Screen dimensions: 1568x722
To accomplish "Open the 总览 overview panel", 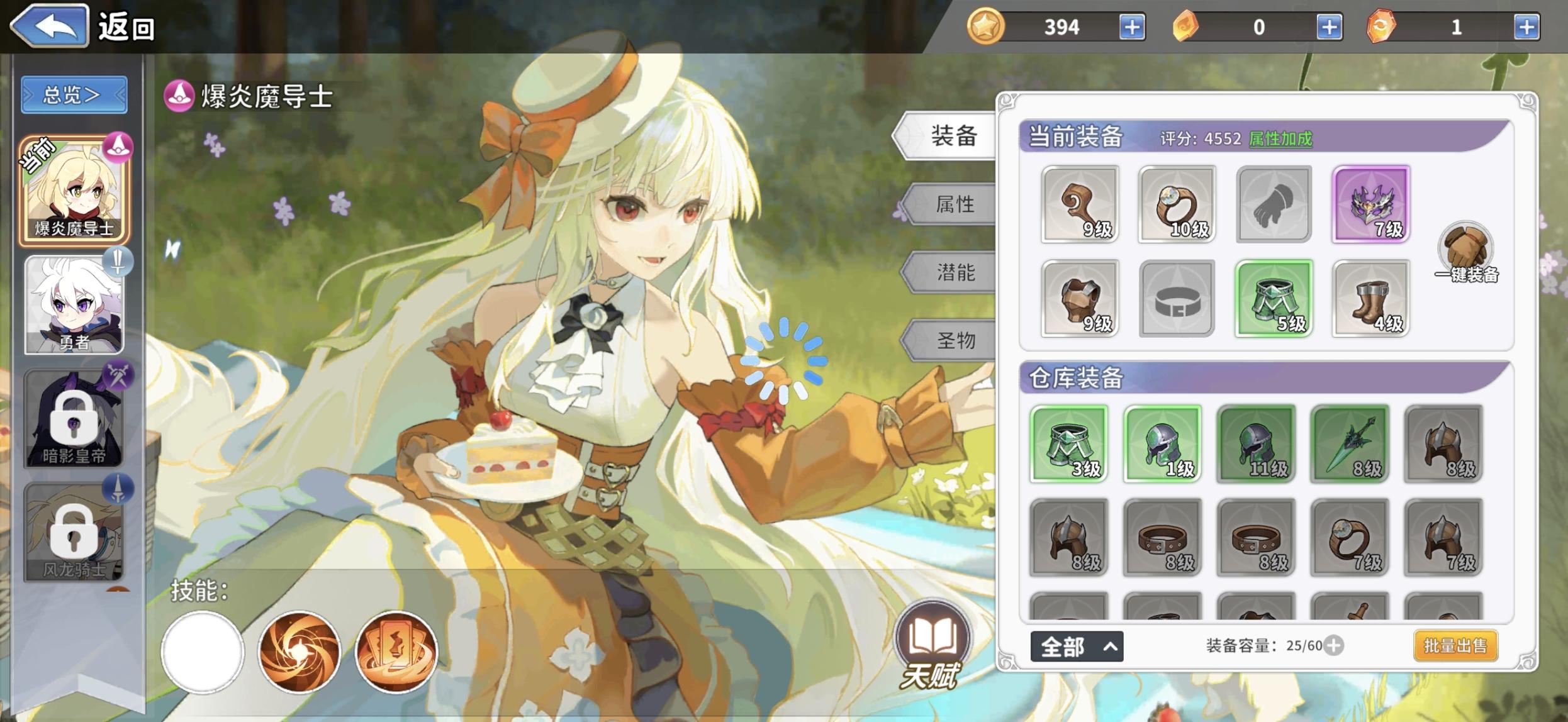I will coord(74,93).
